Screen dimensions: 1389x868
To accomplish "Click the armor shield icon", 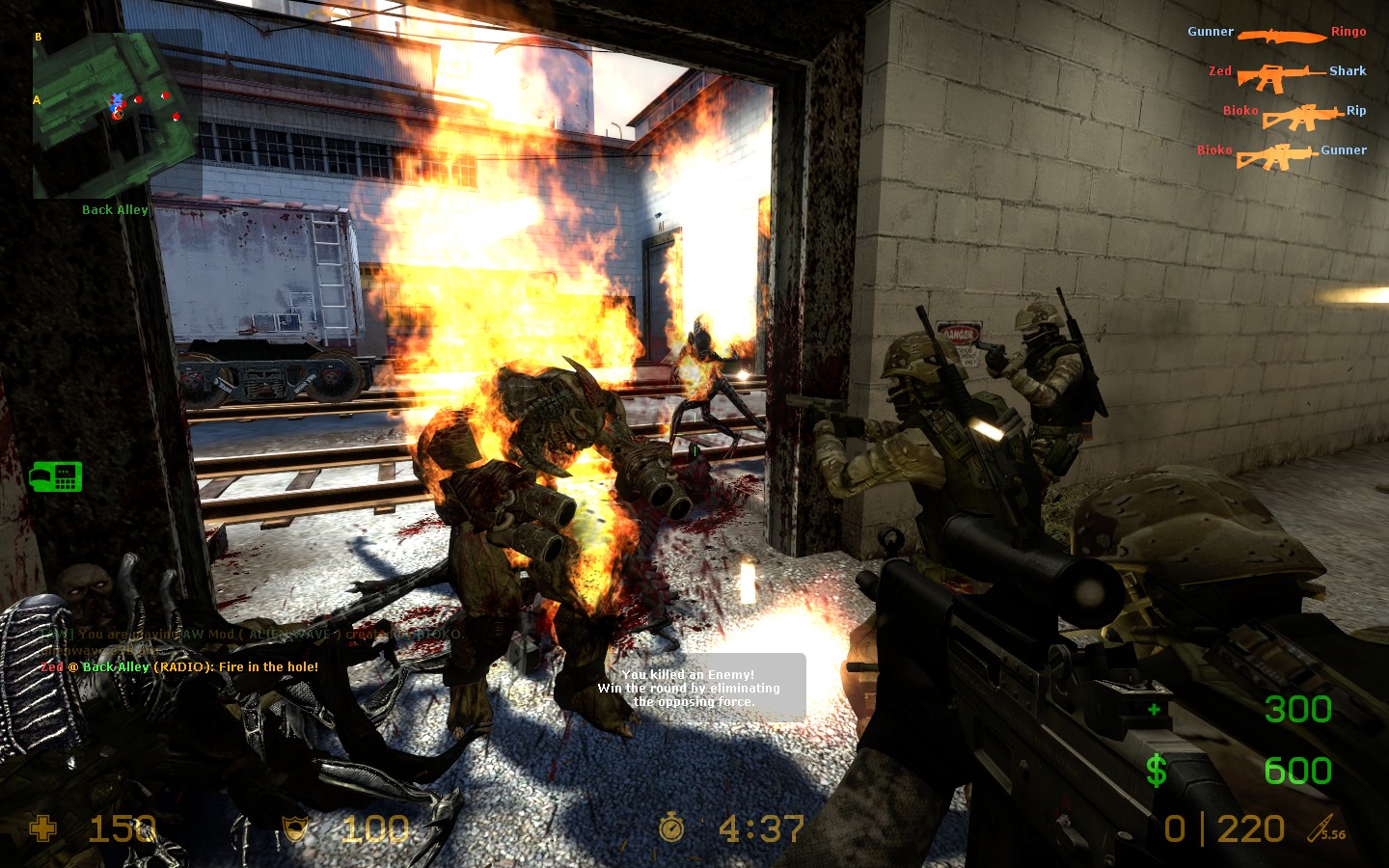I will point(295,828).
